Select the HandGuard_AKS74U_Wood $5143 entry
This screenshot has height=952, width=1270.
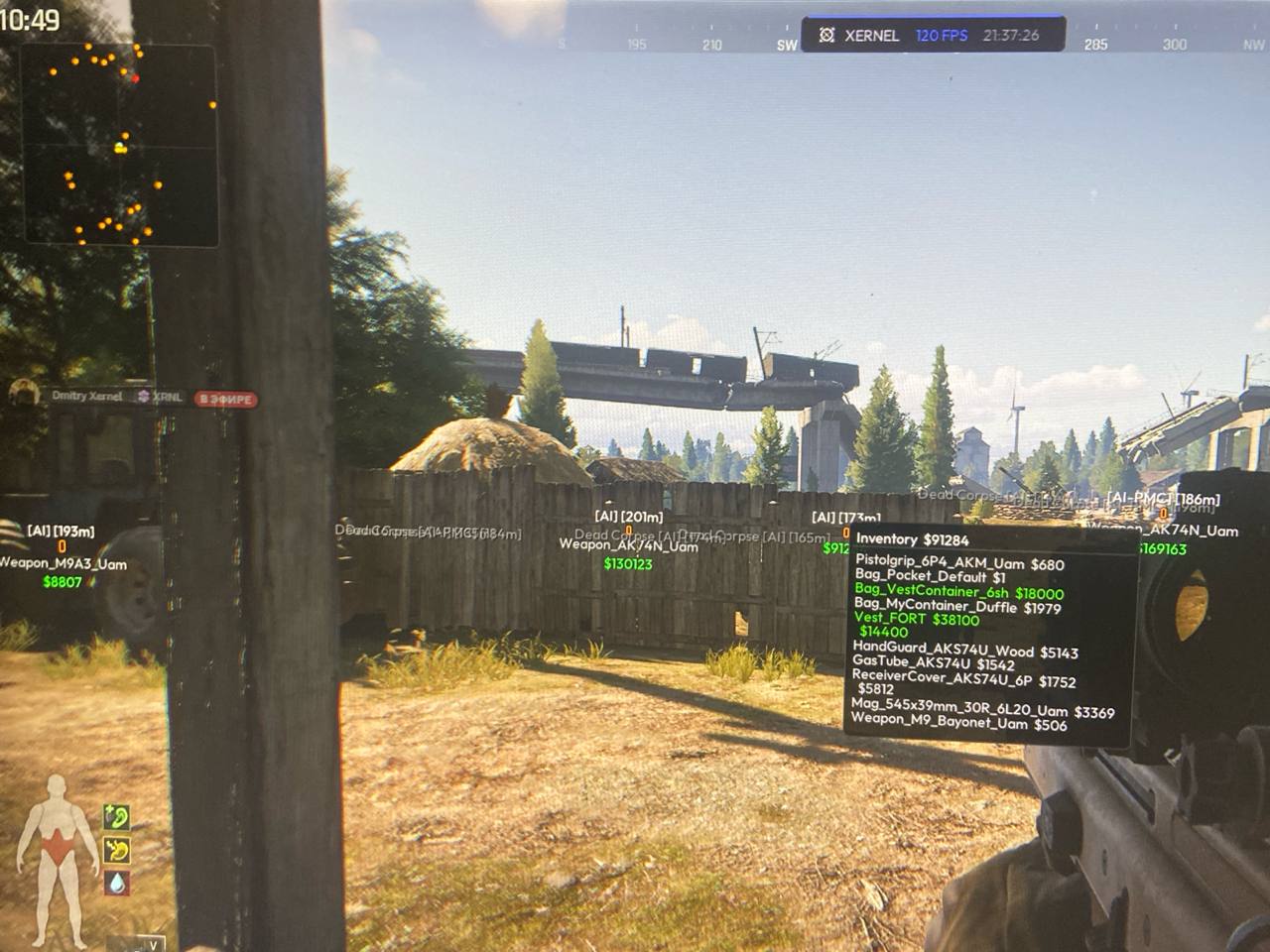964,652
